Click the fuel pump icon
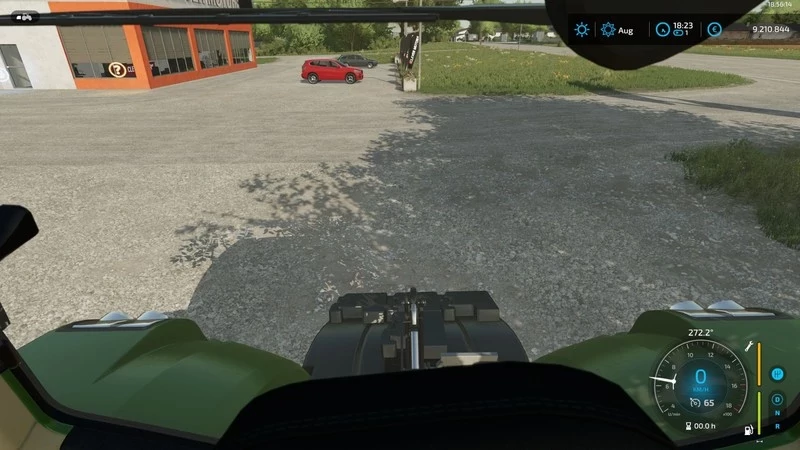The height and width of the screenshot is (450, 800). [747, 431]
